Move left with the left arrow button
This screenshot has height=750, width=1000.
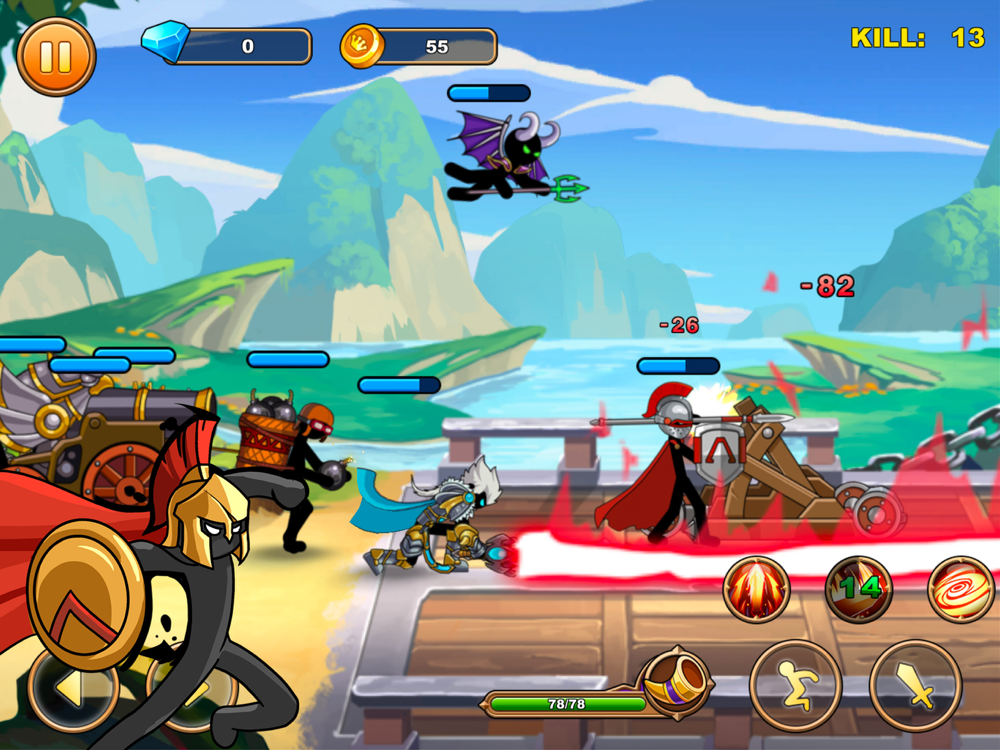[x=72, y=688]
